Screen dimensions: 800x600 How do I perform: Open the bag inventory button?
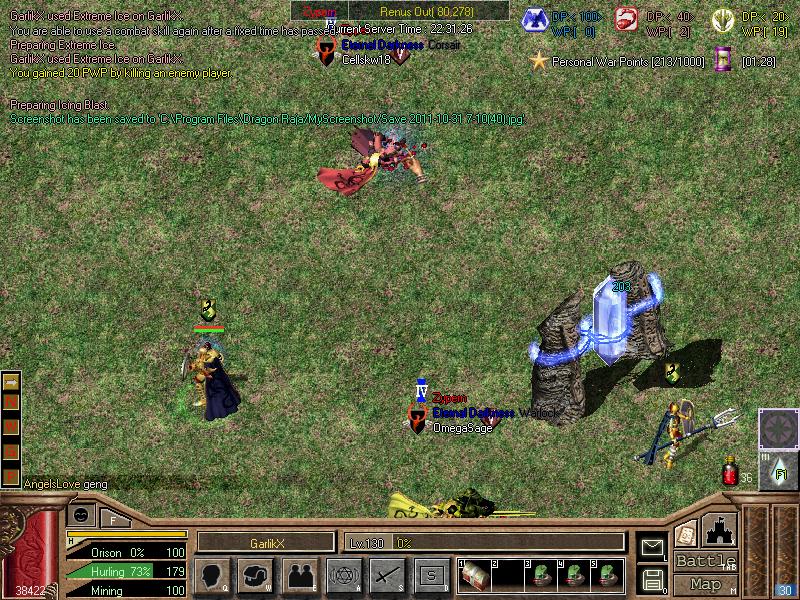256,574
